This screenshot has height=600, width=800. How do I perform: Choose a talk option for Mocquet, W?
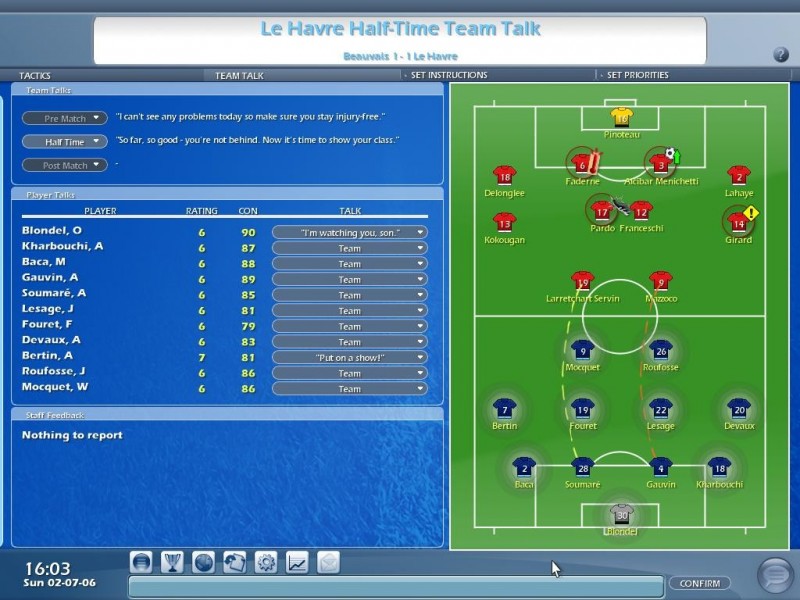point(349,388)
